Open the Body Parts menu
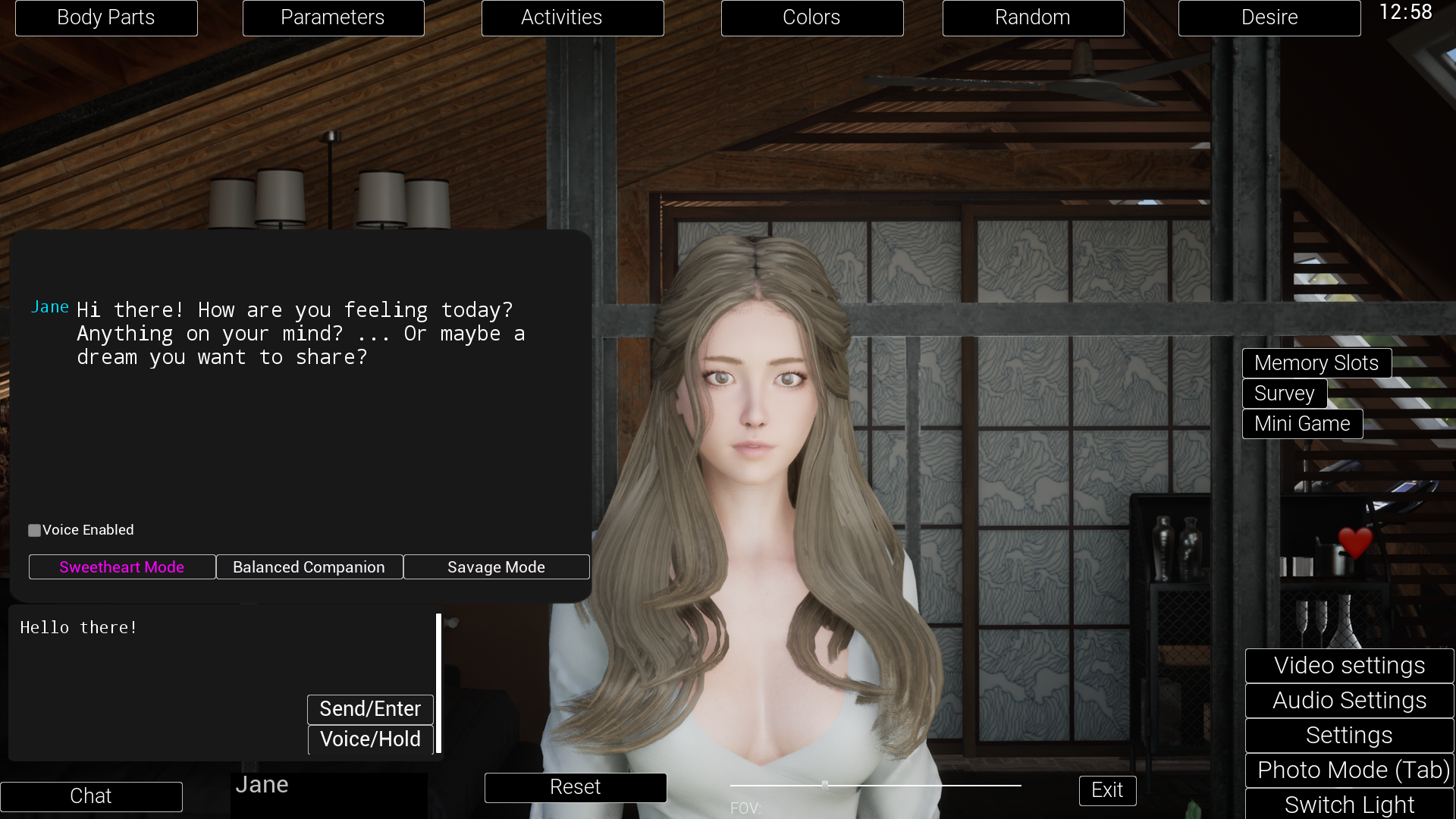Screen dimensions: 1456x819 point(105,17)
